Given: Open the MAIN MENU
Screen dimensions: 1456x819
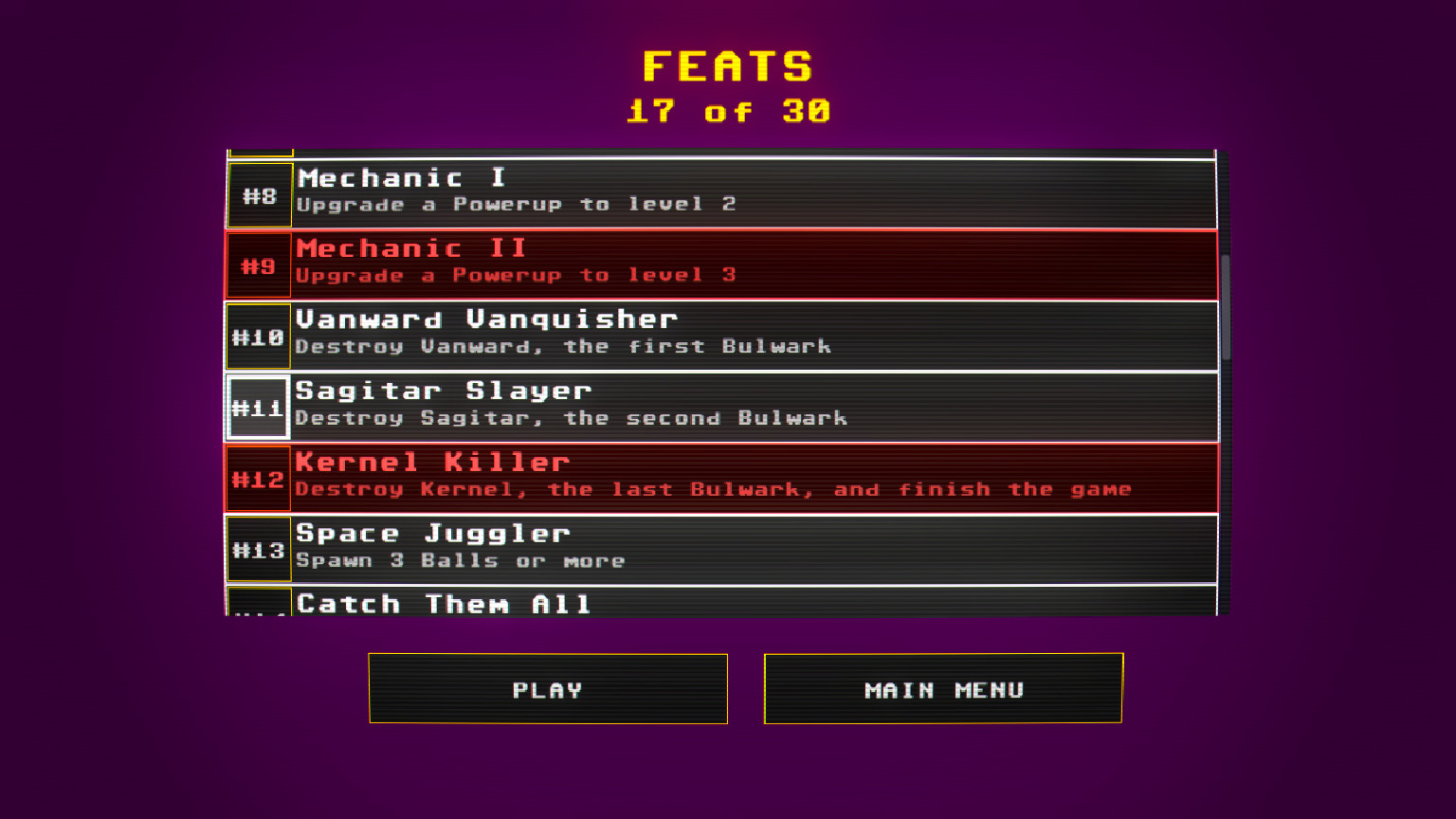Looking at the screenshot, I should 942,689.
